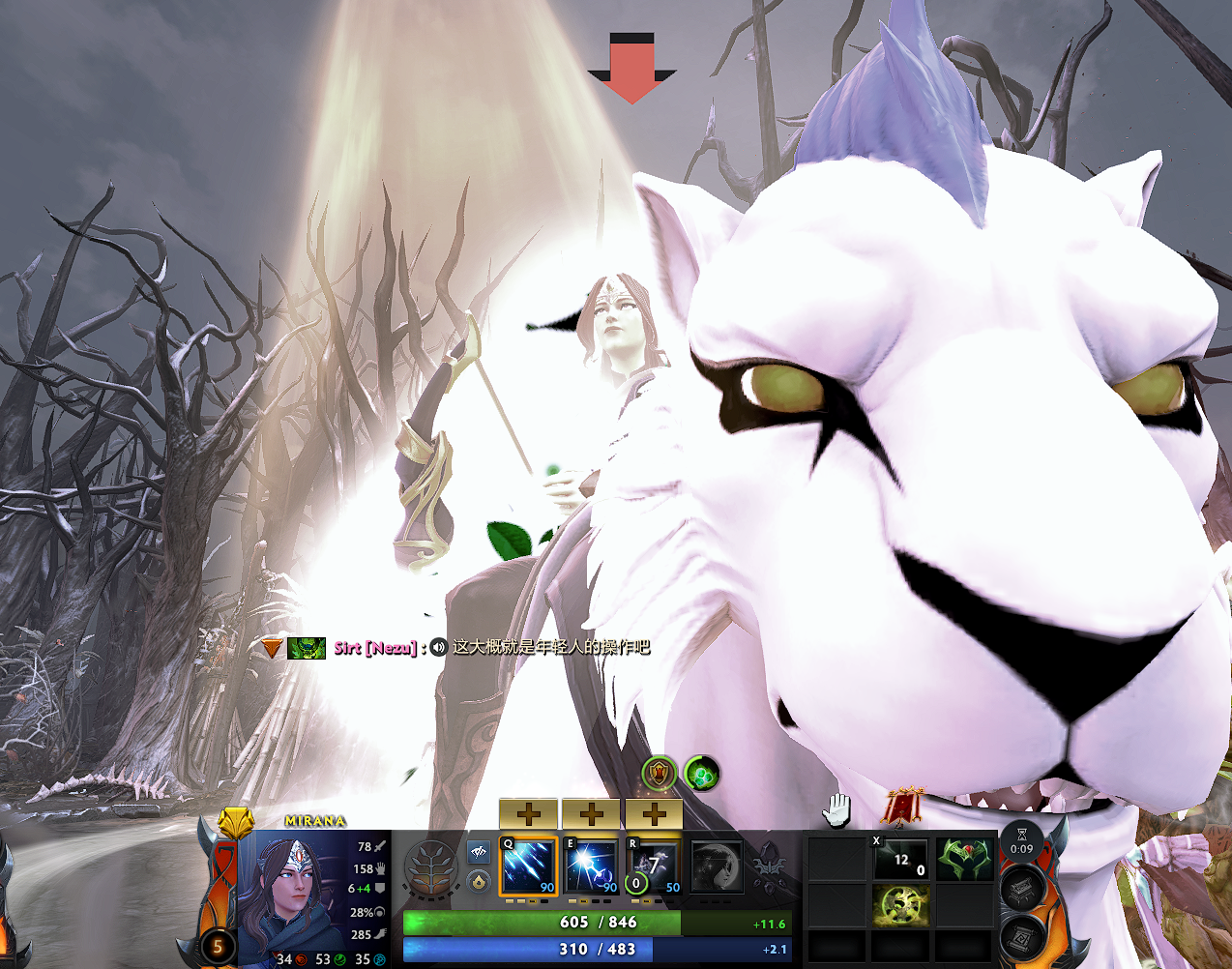This screenshot has height=969, width=1232.
Task: Level up the Starstorm ability with its plus button
Action: (x=528, y=814)
